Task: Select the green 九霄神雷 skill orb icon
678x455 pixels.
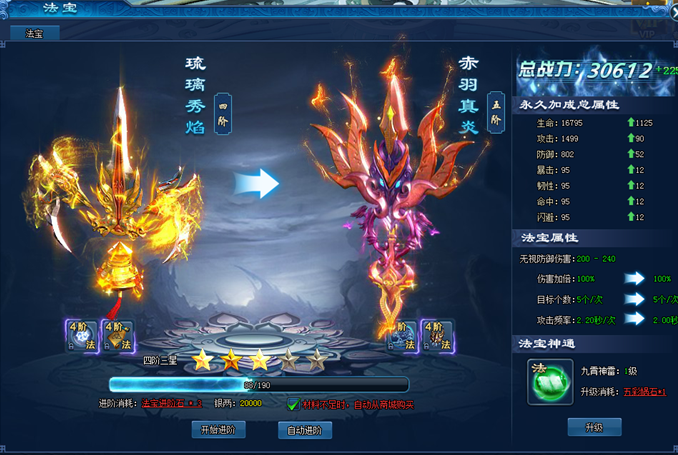Action: tap(546, 379)
